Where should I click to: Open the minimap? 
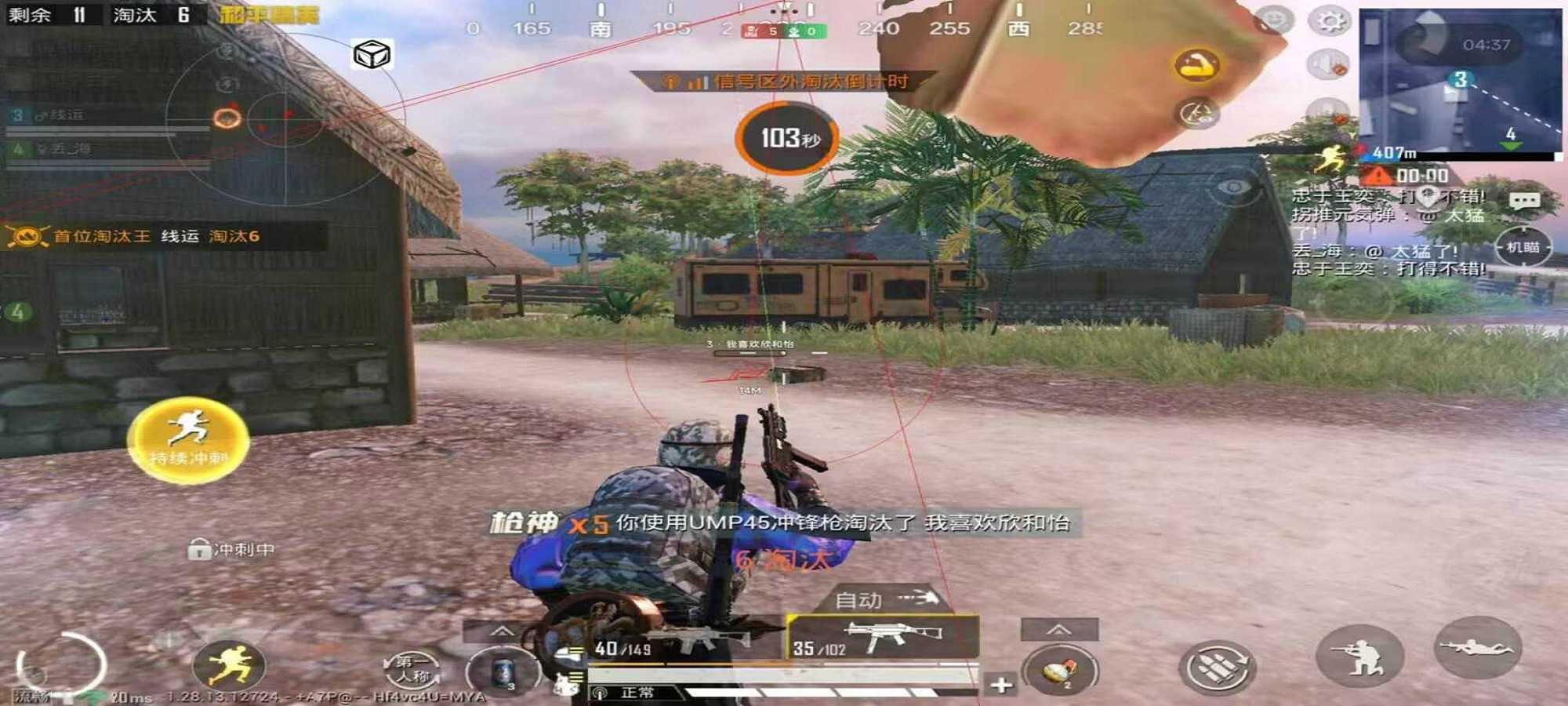pos(1460,78)
